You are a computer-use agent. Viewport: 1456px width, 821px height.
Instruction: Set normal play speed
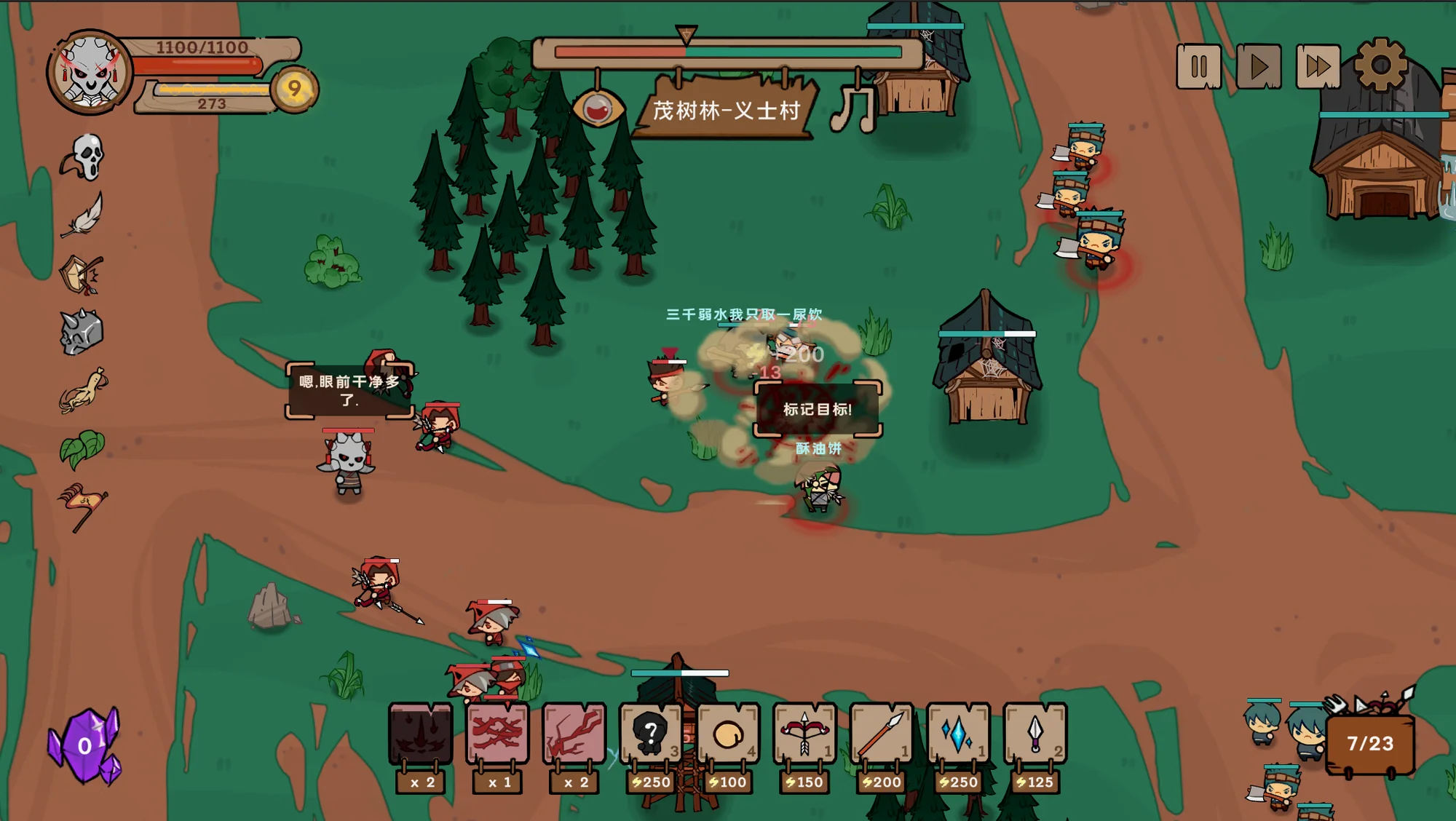(1258, 67)
